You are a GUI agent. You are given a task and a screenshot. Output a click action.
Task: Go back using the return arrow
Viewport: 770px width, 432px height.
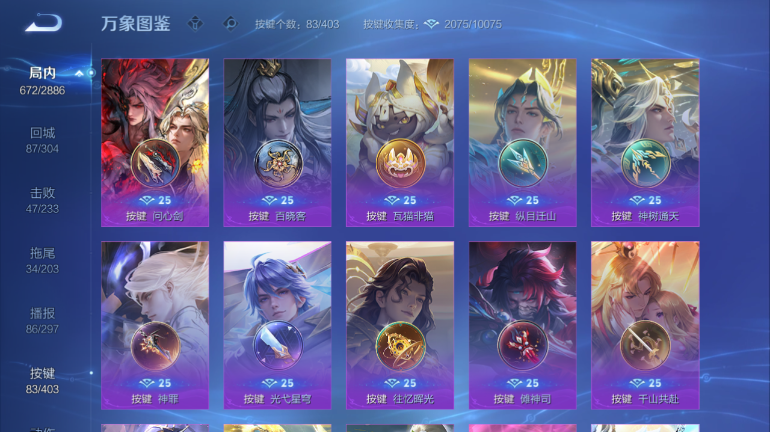click(x=44, y=23)
